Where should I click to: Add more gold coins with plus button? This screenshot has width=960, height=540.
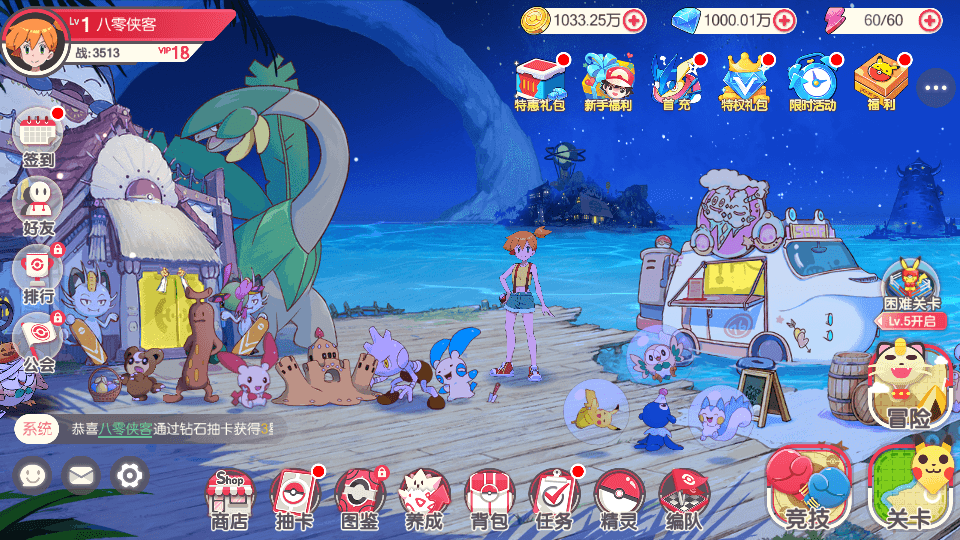[x=634, y=20]
